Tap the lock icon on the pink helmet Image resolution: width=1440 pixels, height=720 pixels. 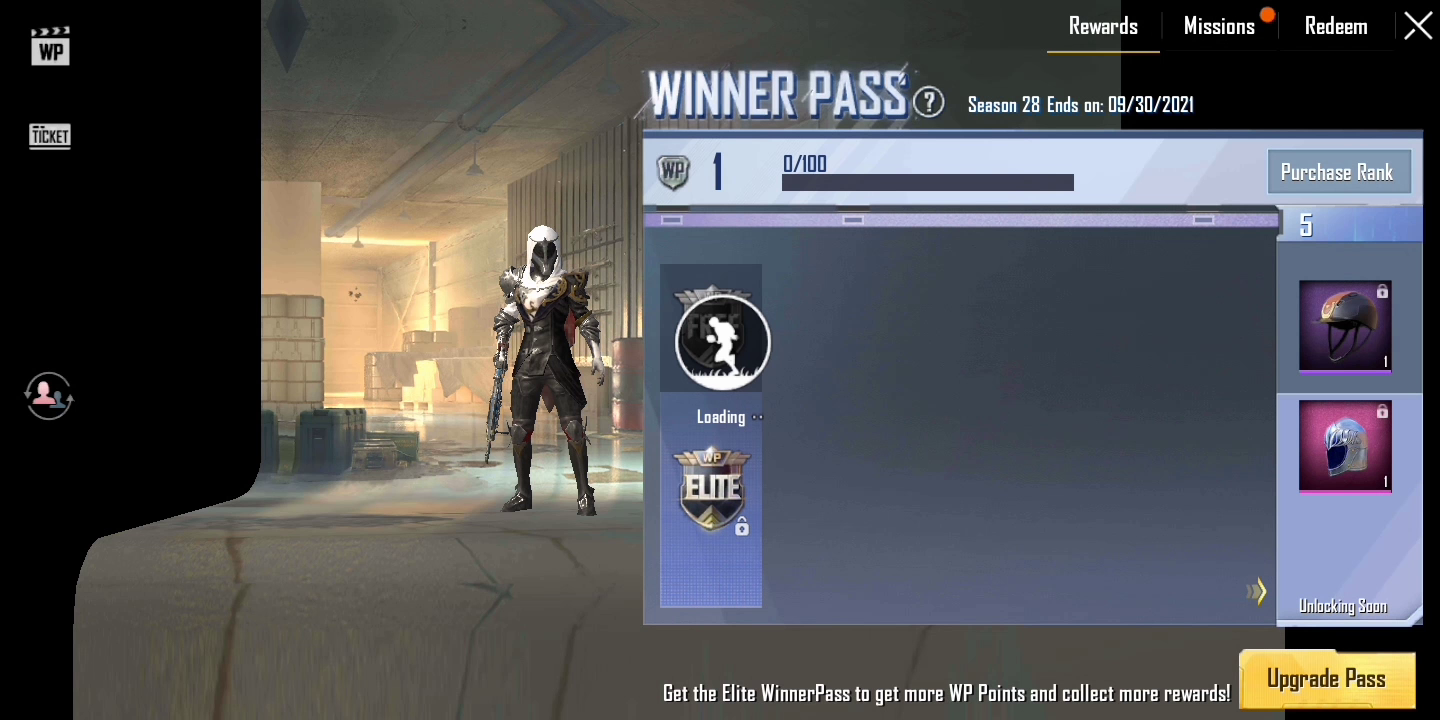pyautogui.click(x=1383, y=410)
